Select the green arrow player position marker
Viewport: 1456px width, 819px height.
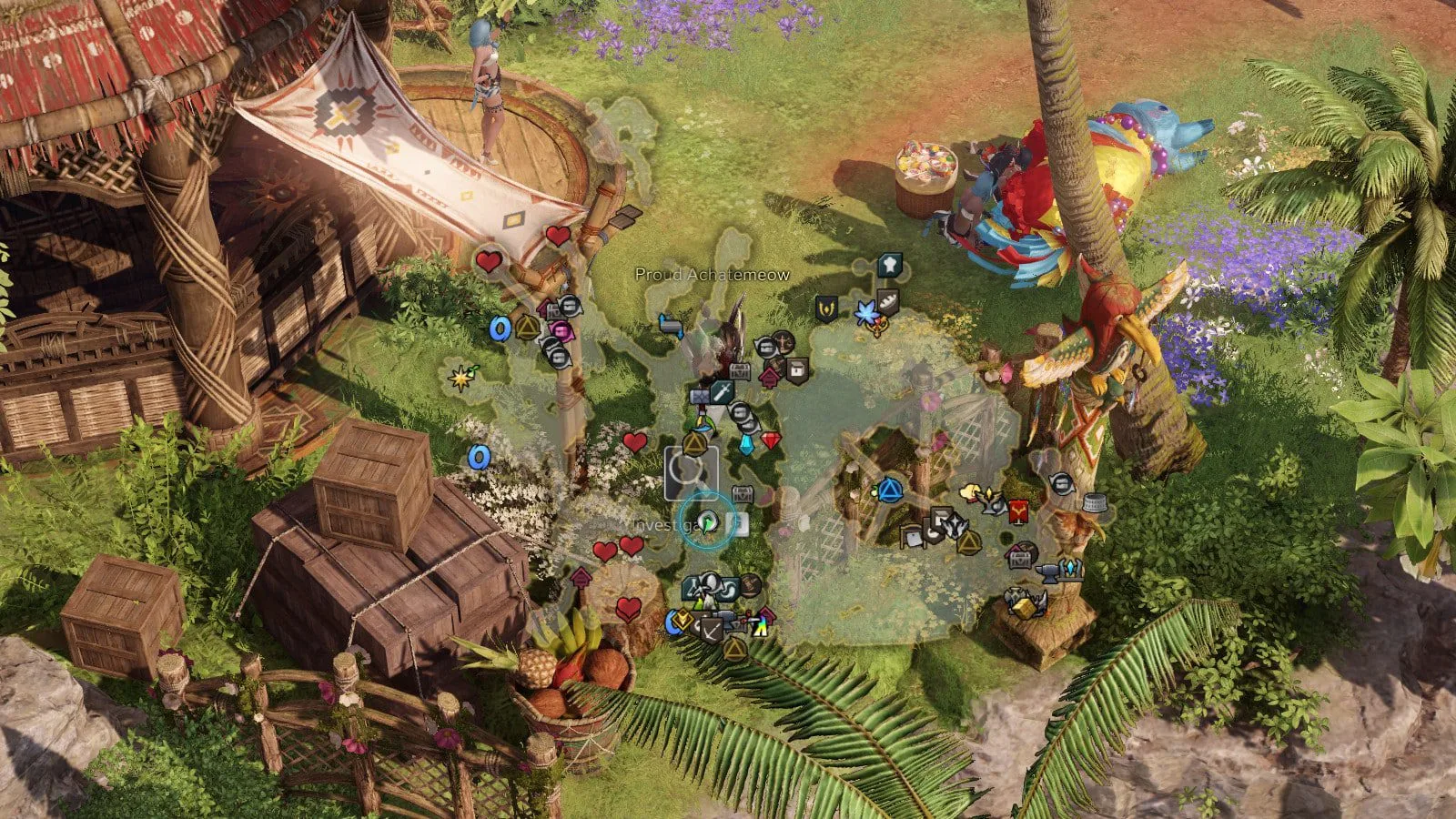point(707,522)
